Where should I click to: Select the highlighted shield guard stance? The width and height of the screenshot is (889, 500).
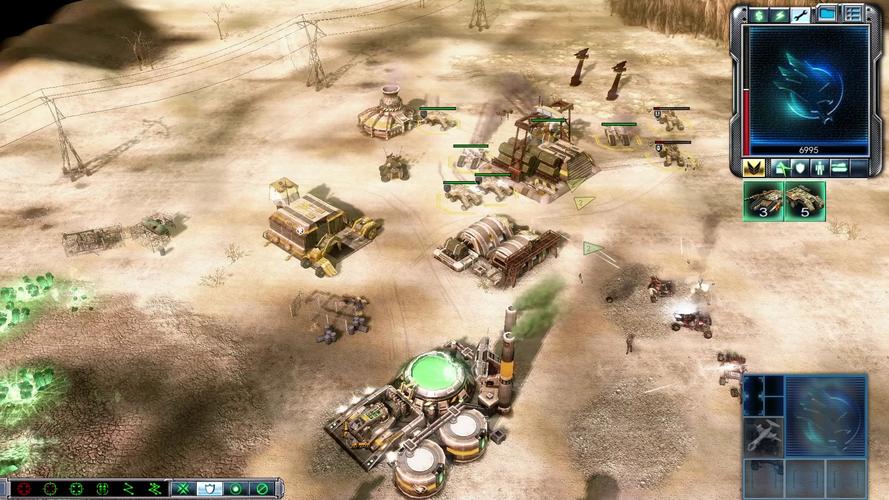tap(209, 489)
